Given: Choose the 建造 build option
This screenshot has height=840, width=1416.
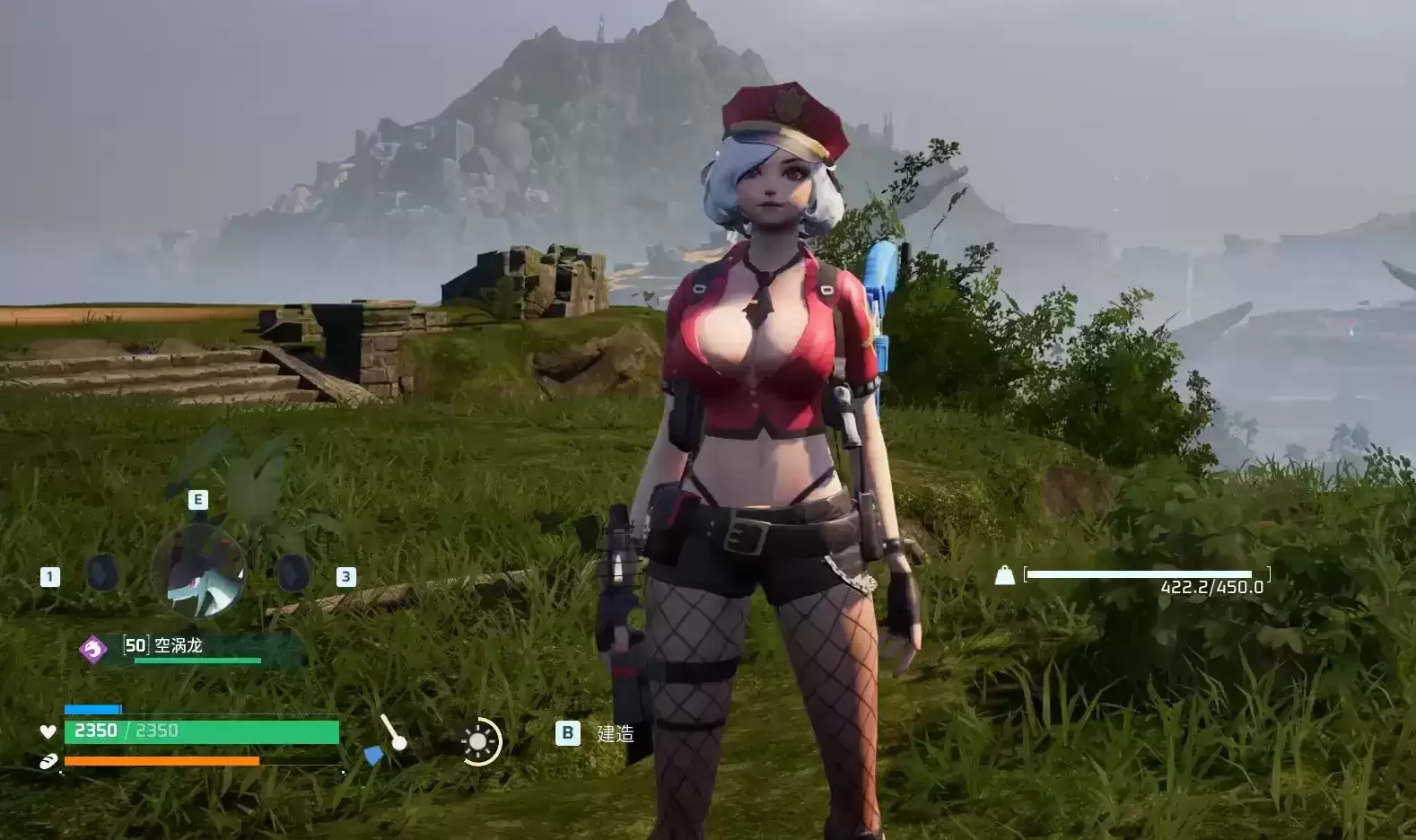Looking at the screenshot, I should coord(615,734).
